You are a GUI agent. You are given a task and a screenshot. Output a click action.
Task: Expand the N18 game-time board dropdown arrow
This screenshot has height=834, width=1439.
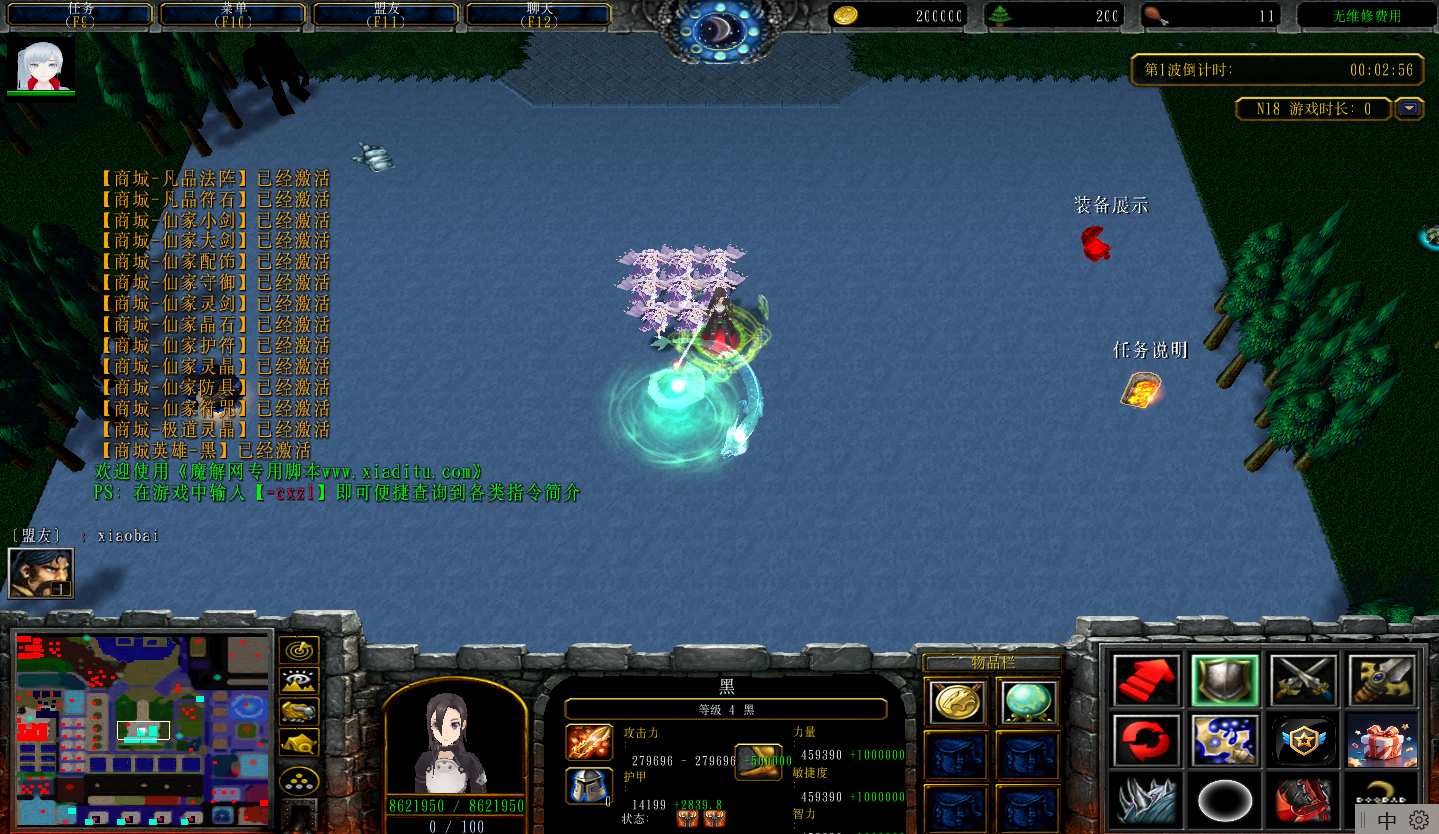pos(1410,109)
